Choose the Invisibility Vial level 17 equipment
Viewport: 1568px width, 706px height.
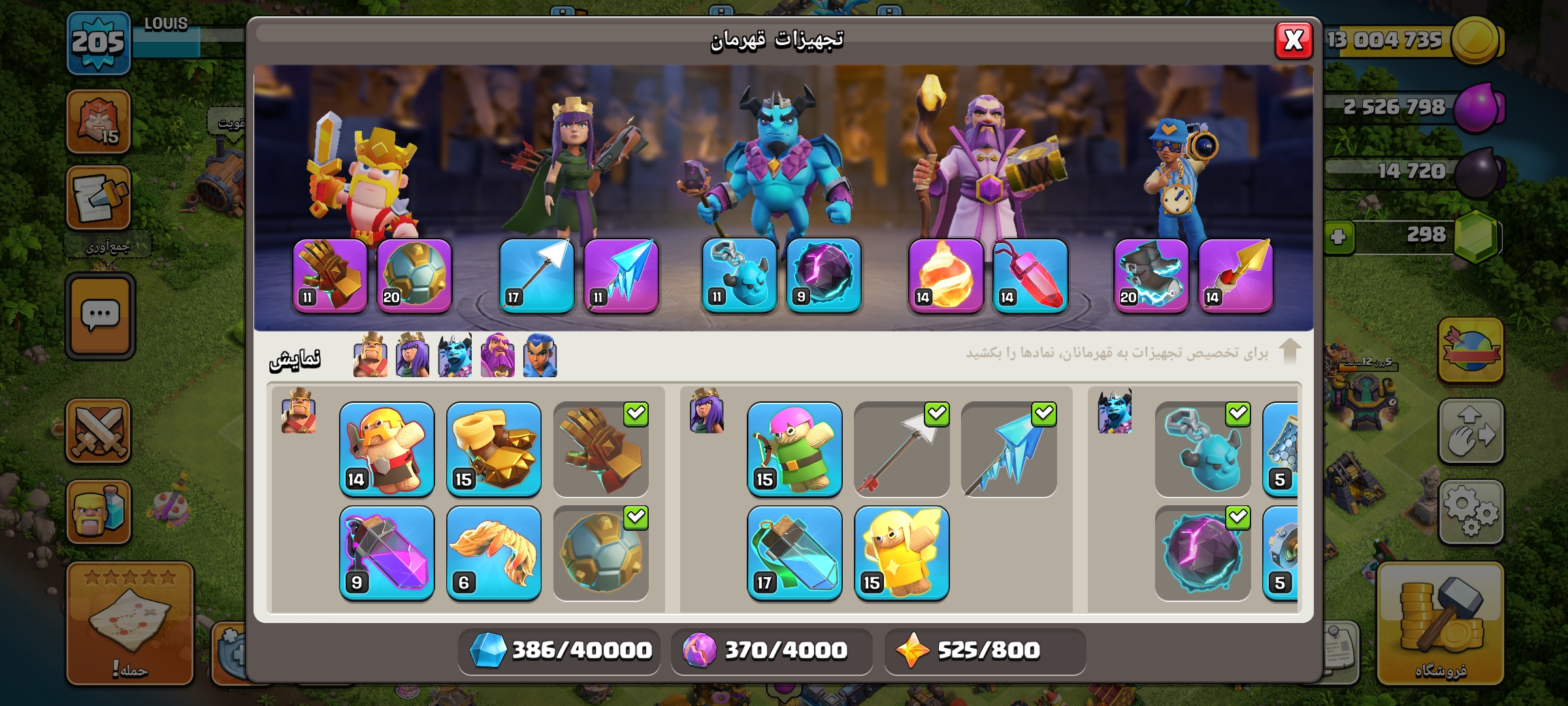tap(794, 553)
